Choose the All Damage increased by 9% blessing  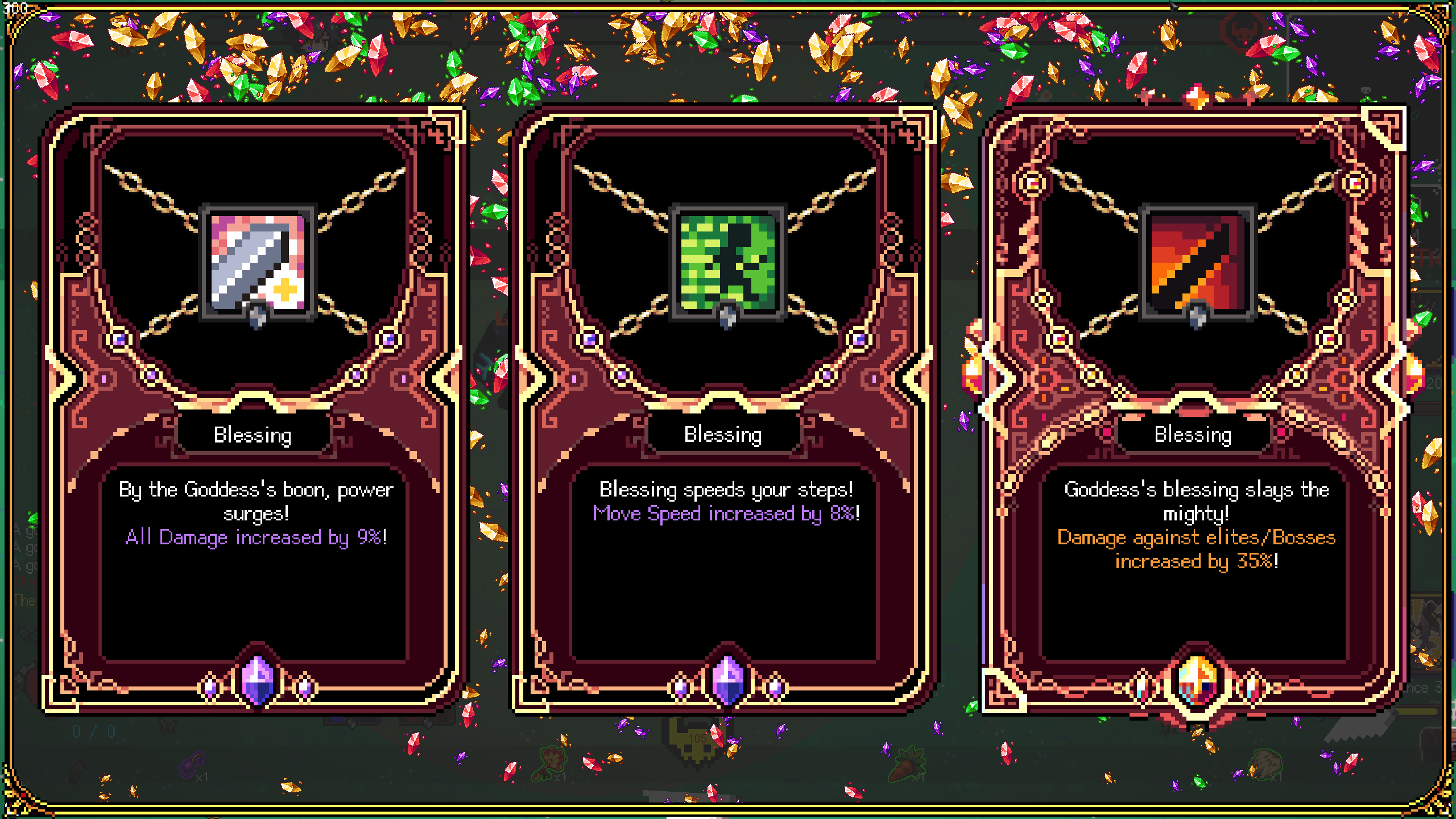pyautogui.click(x=255, y=409)
